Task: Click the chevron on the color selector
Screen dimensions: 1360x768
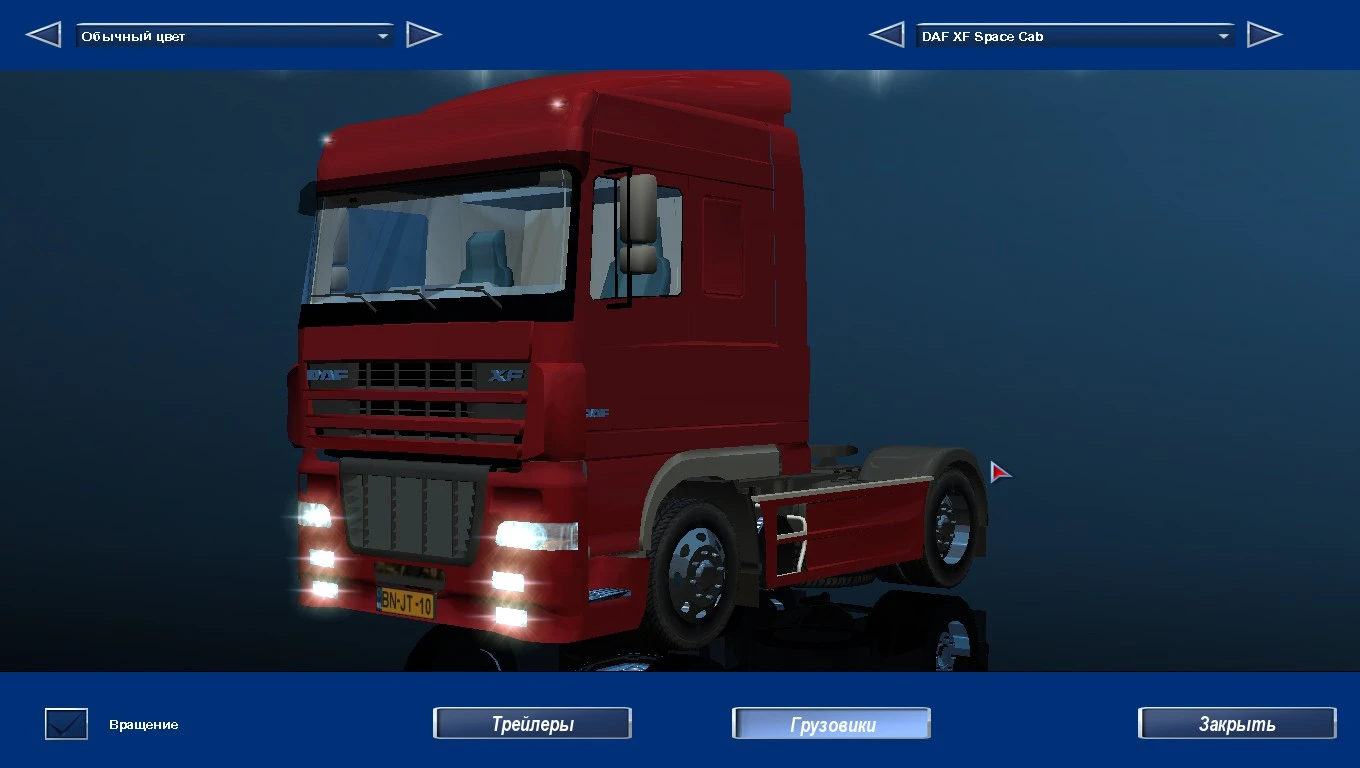Action: [x=384, y=34]
